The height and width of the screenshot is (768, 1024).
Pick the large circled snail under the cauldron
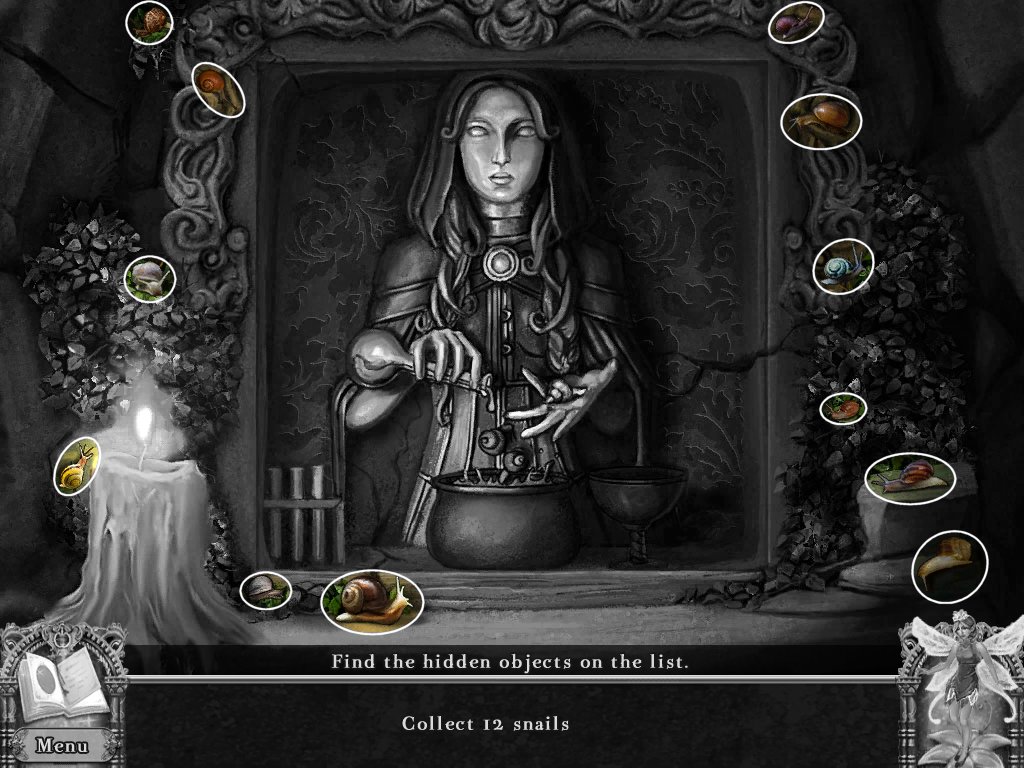pyautogui.click(x=371, y=599)
